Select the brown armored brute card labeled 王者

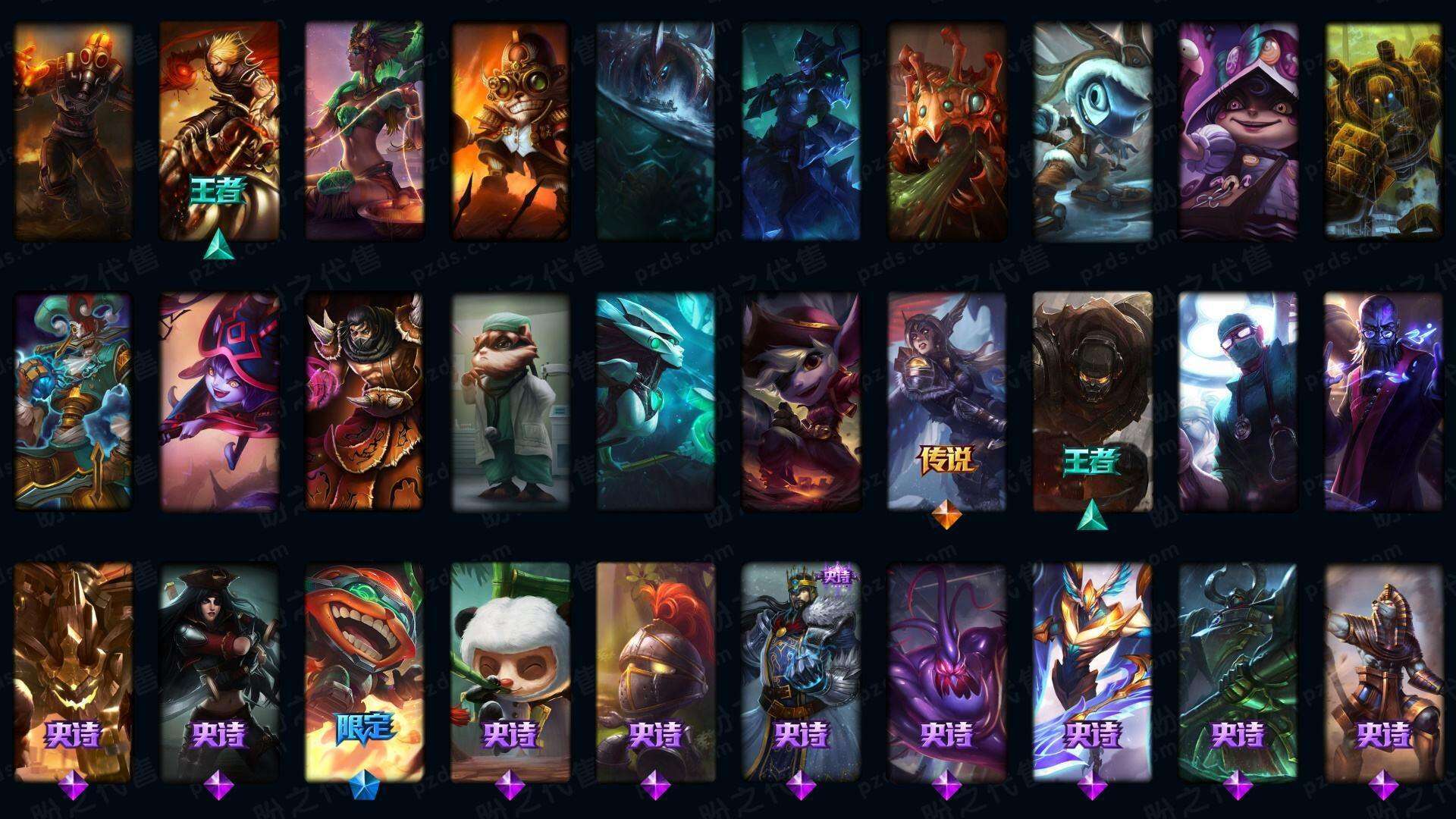pos(1092,400)
